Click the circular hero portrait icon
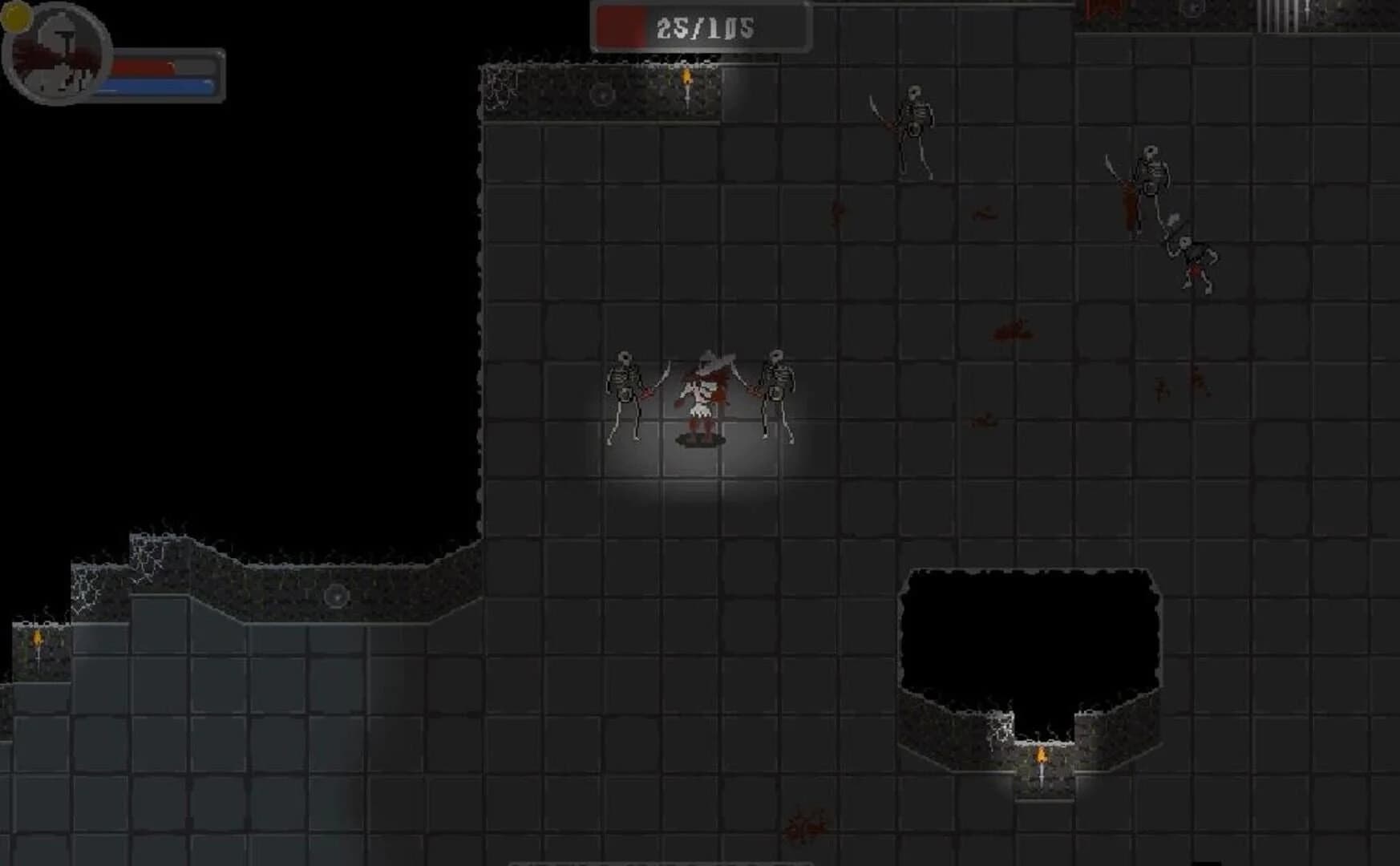This screenshot has height=866, width=1400. [x=56, y=55]
